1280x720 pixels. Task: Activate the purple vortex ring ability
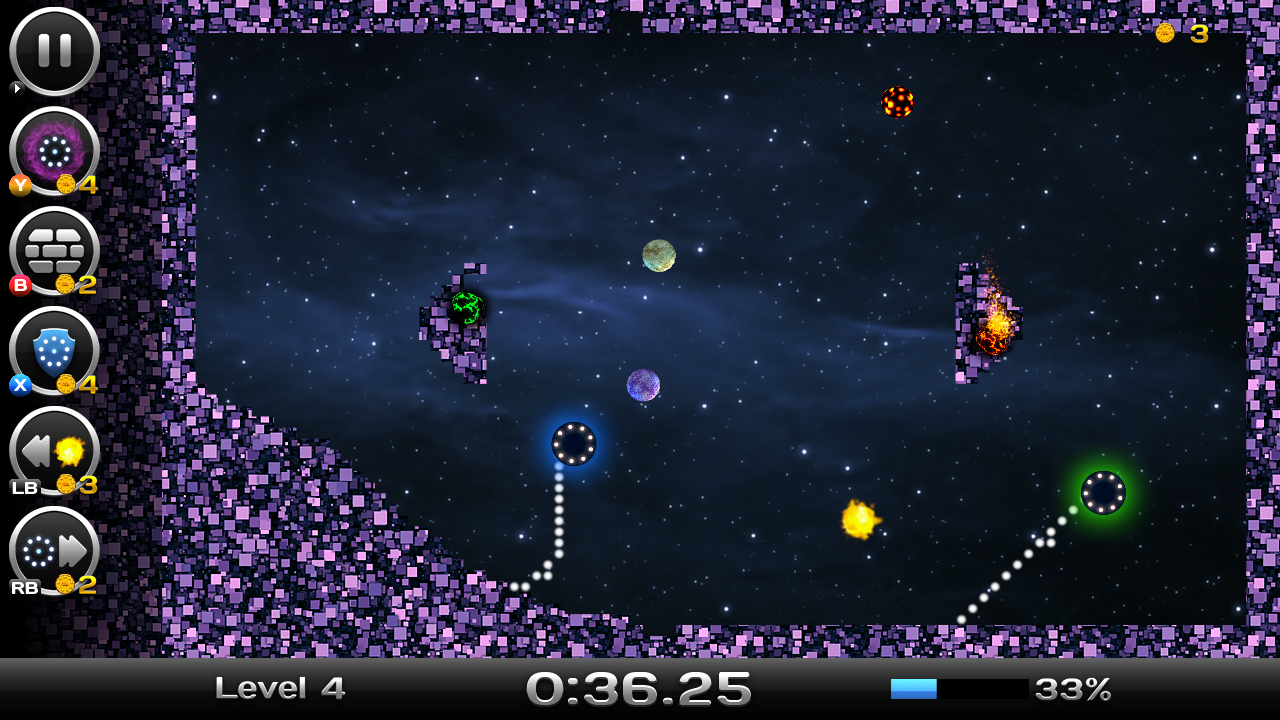(54, 151)
